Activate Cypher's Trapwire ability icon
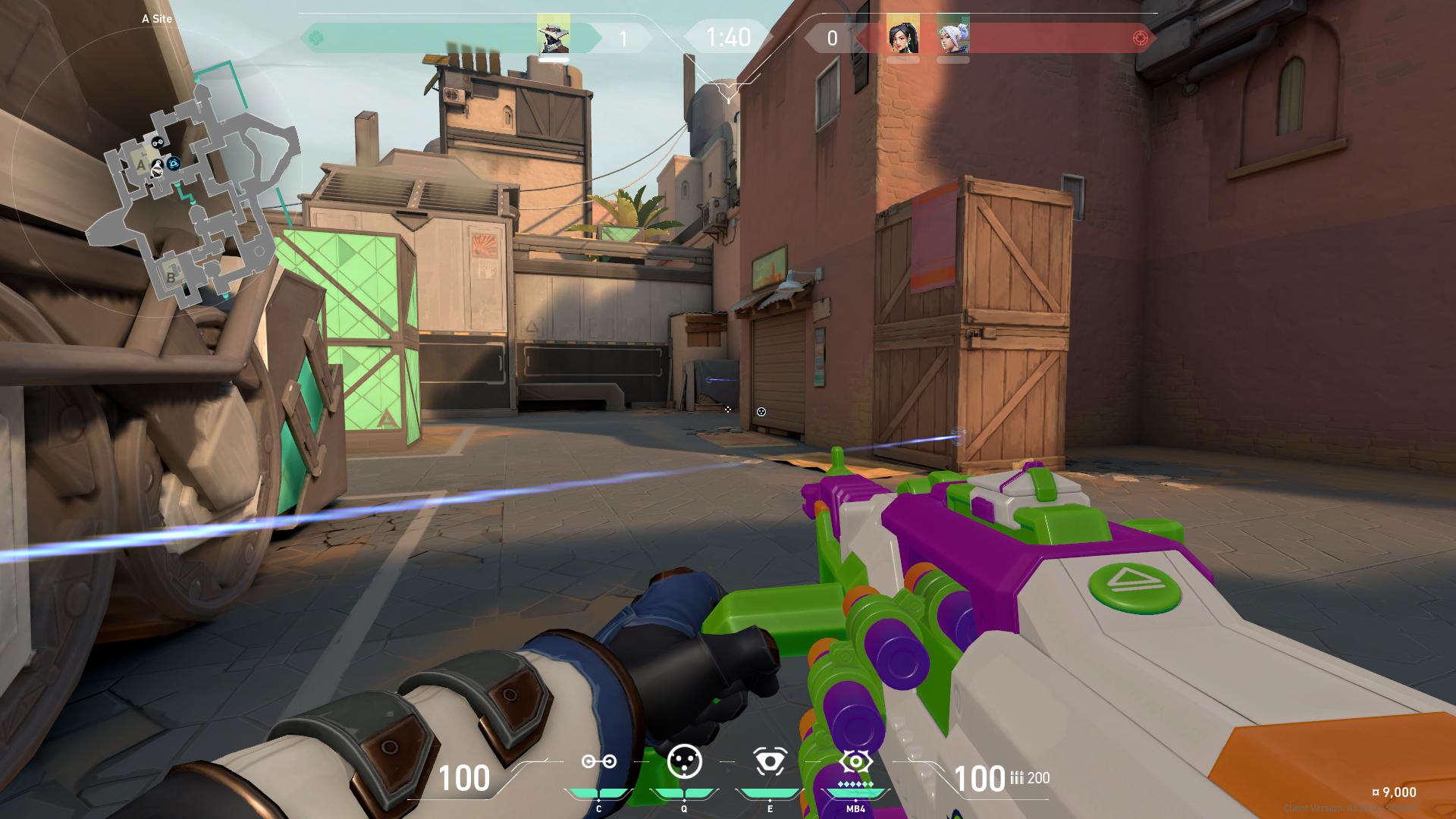The width and height of the screenshot is (1456, 819). pyautogui.click(x=598, y=761)
